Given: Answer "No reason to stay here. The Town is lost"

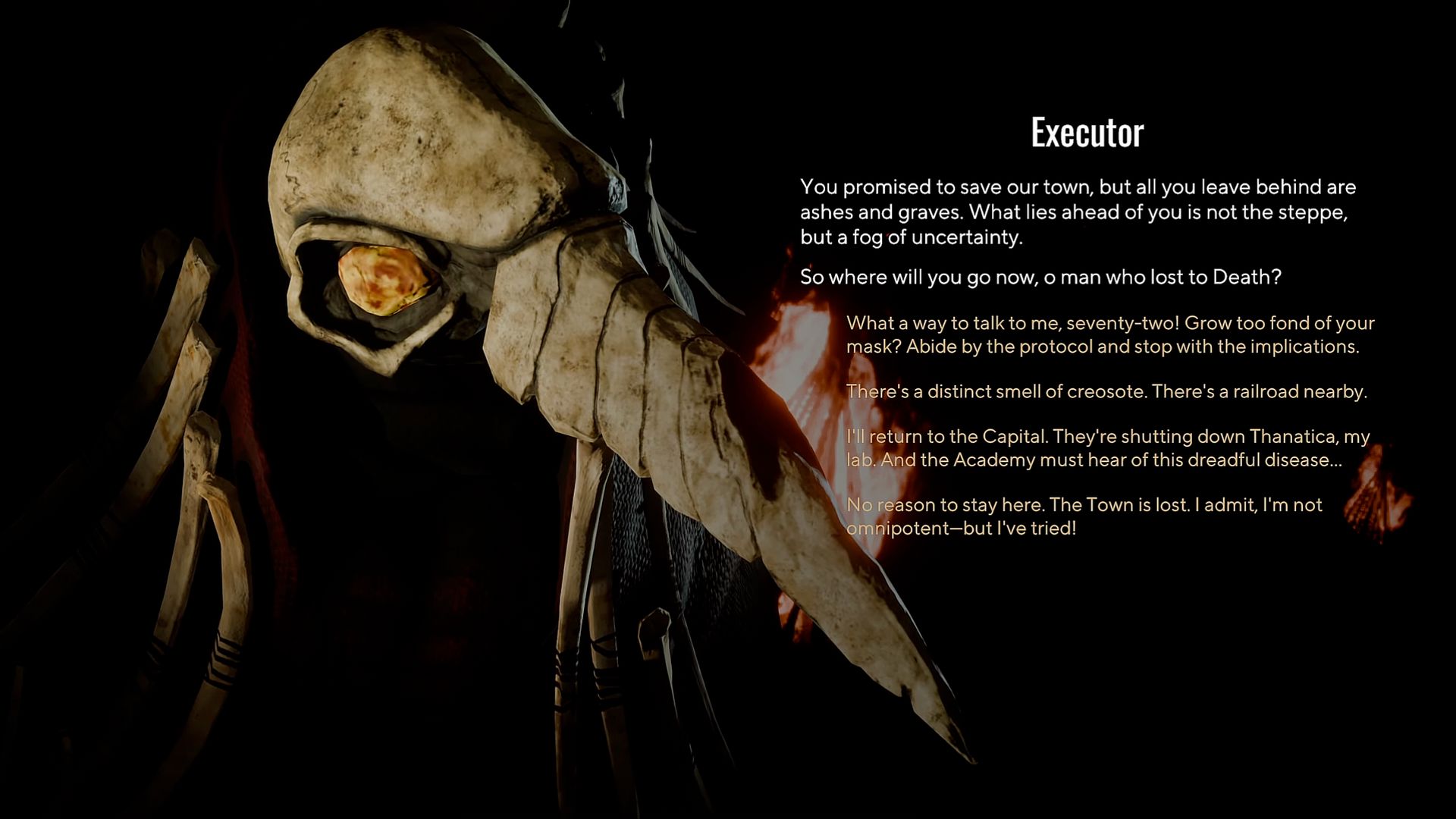Looking at the screenshot, I should click(1084, 516).
